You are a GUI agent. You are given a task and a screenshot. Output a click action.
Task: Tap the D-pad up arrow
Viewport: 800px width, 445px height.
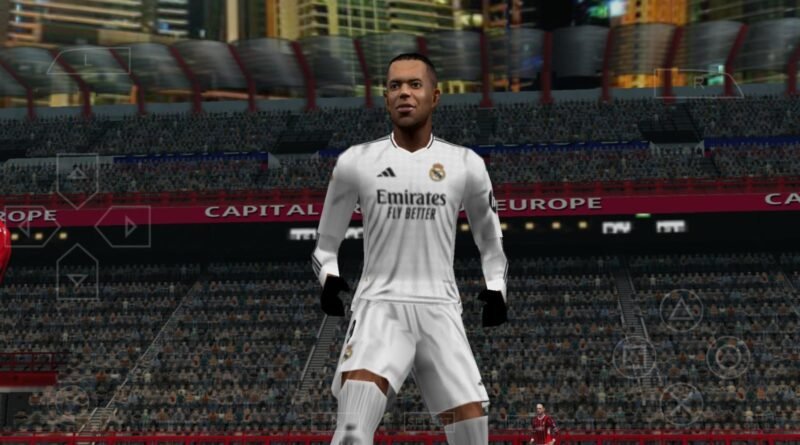77,176
